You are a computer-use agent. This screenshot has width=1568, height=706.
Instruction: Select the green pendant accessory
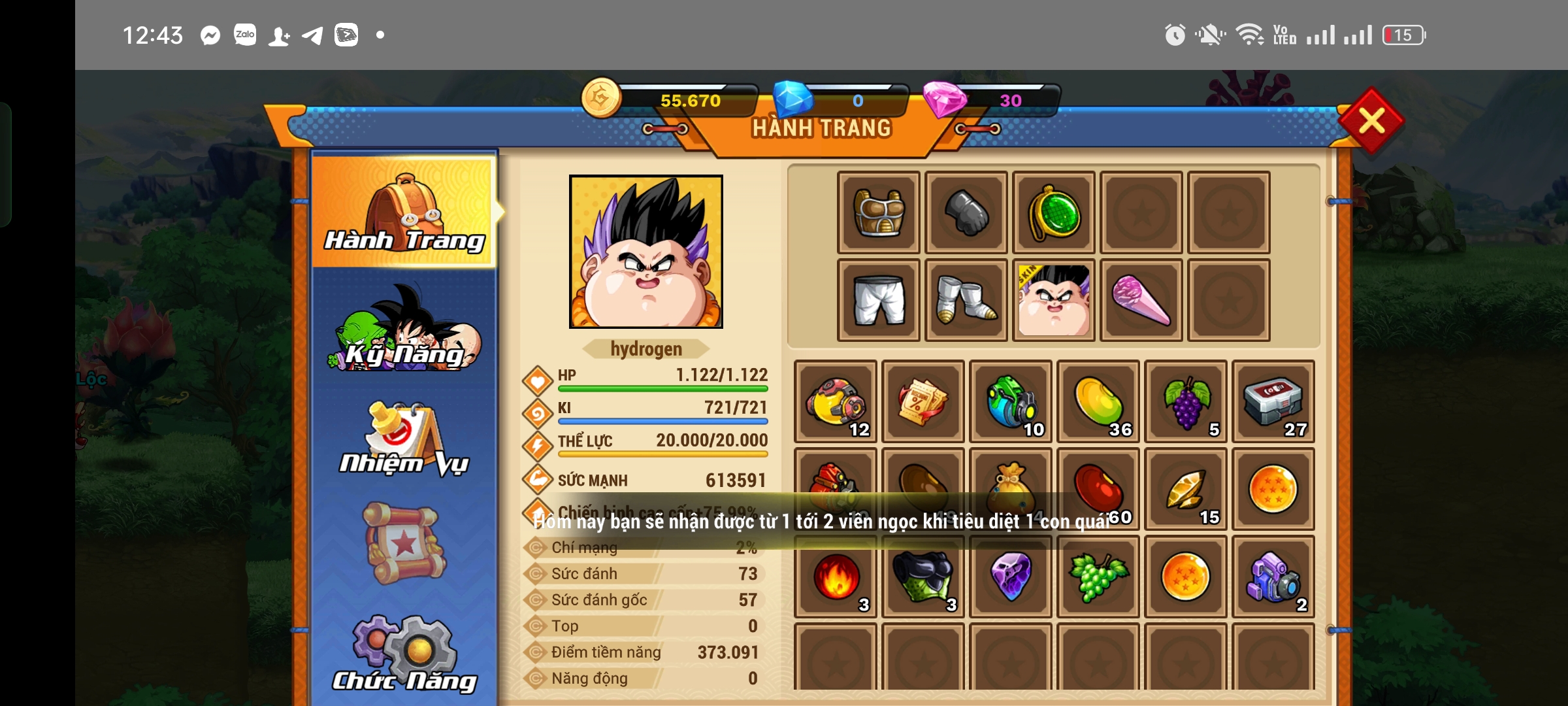click(1054, 212)
